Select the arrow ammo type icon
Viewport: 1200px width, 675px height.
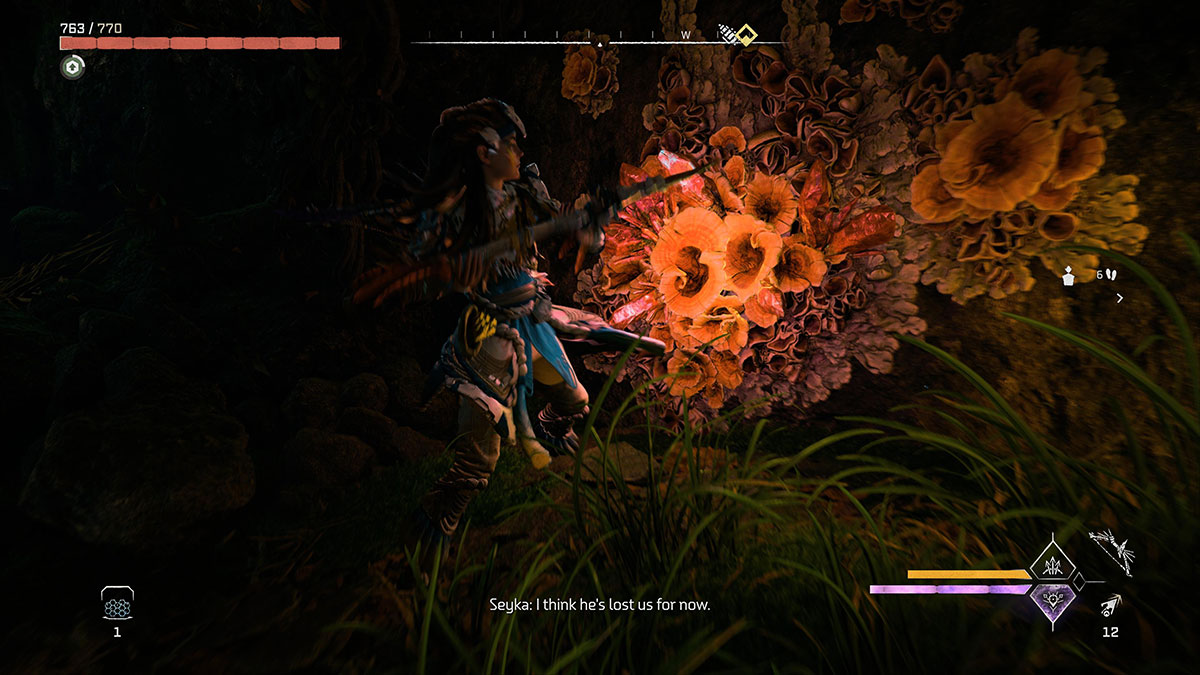coord(1110,605)
